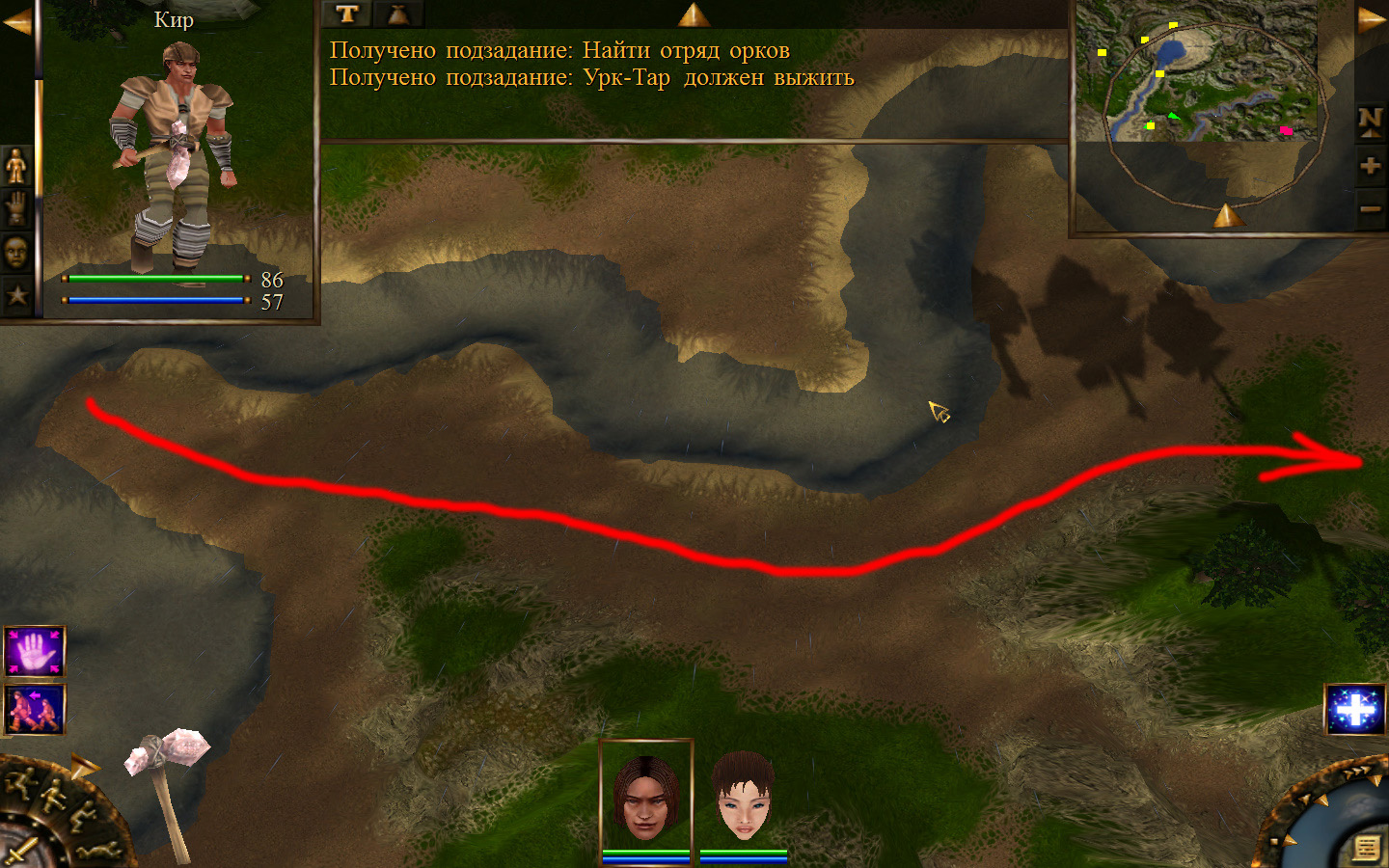
Task: Activate the purple hand spell icon
Action: point(35,652)
